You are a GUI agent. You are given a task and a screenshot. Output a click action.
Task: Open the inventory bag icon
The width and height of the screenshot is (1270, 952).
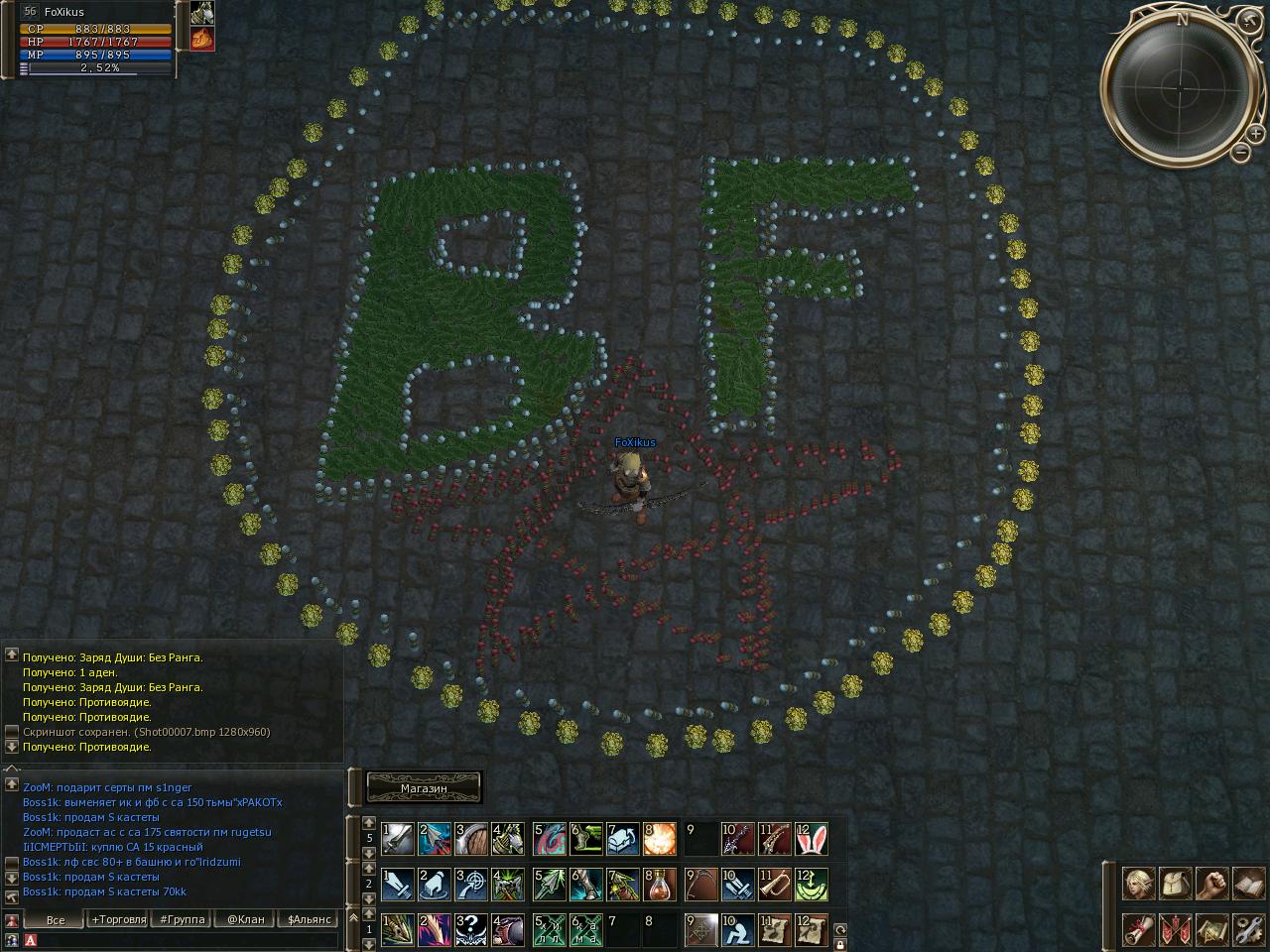tap(1175, 882)
